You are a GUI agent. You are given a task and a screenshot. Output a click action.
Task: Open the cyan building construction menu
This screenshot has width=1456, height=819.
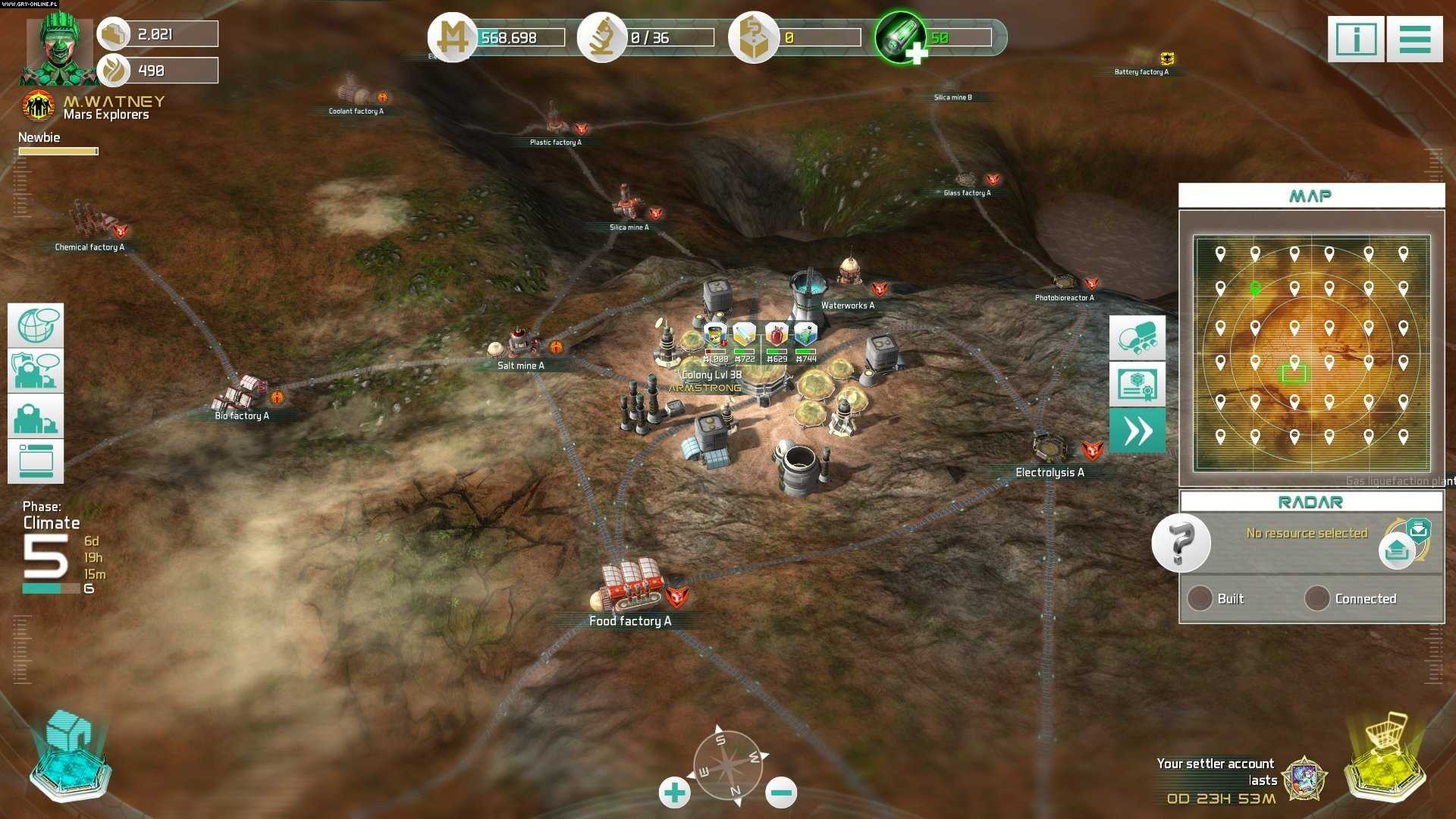point(70,758)
